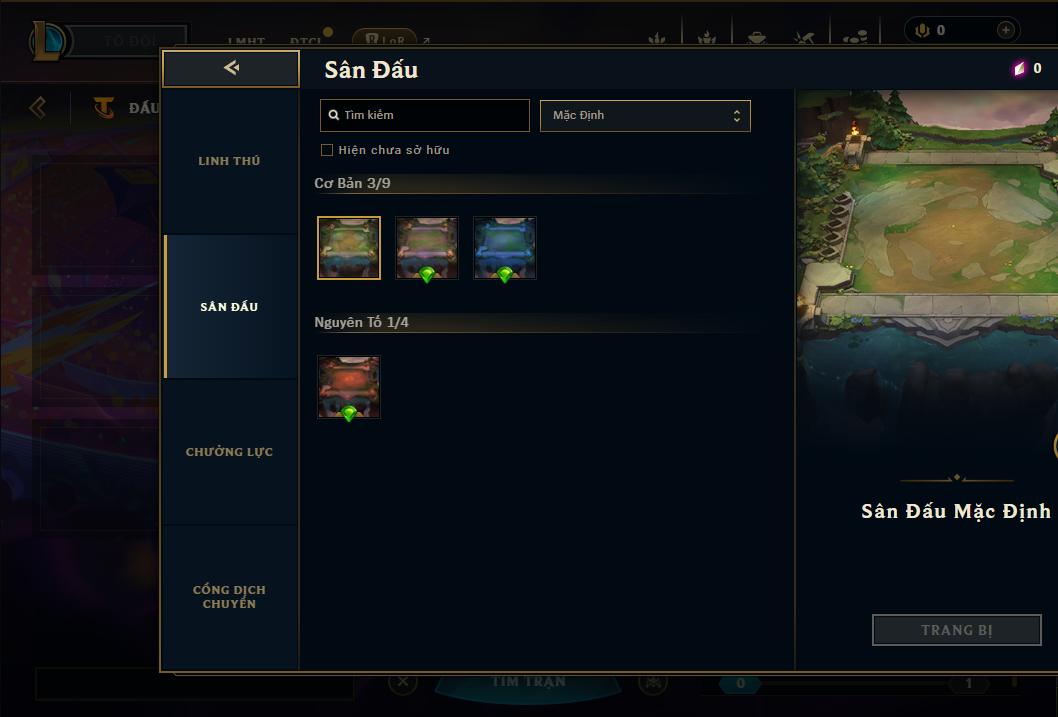Viewport: 1058px width, 717px height.
Task: Select the Sân Đấu tab
Action: tap(229, 307)
